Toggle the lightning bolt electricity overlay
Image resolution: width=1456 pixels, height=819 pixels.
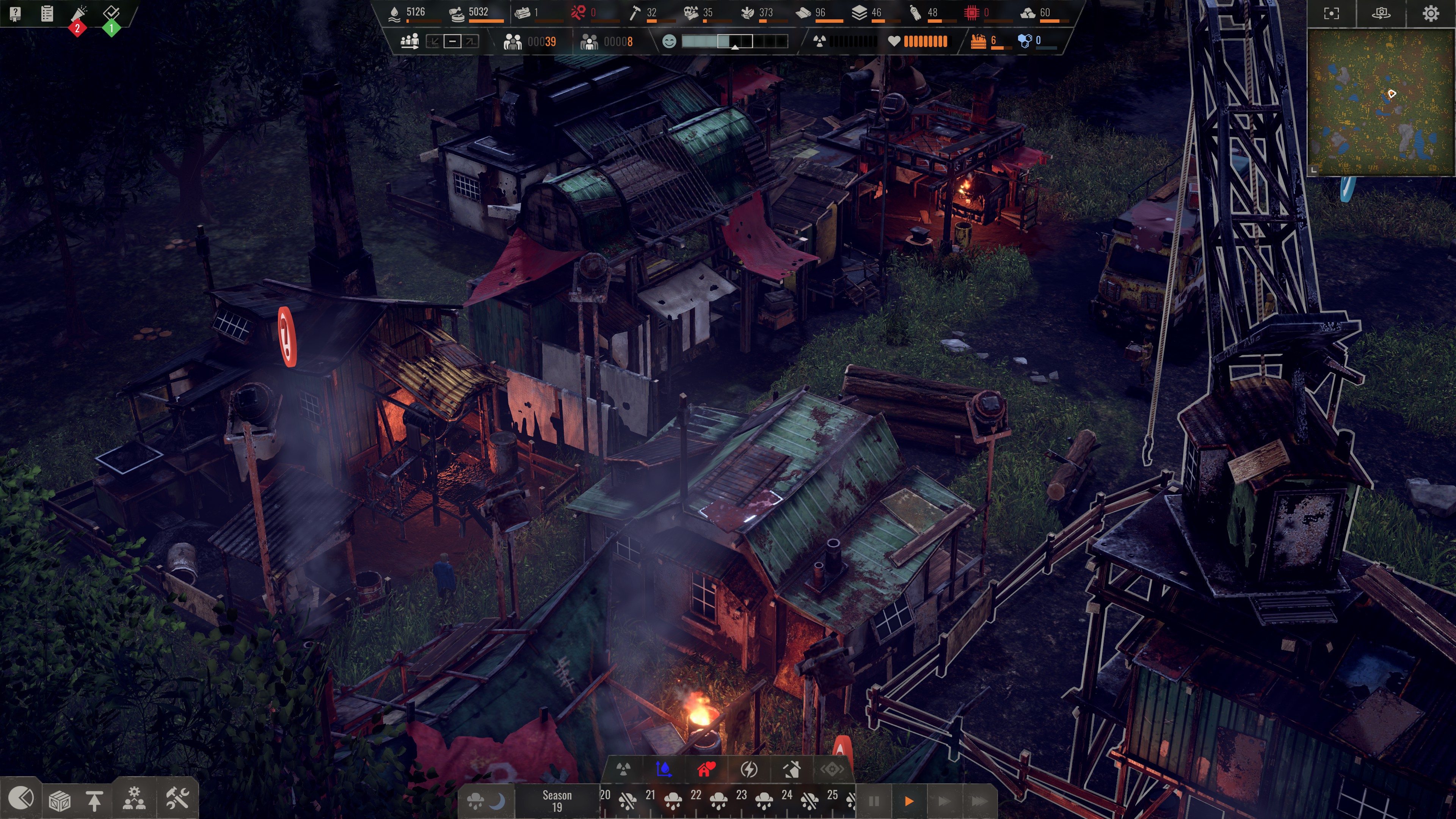coord(749,769)
